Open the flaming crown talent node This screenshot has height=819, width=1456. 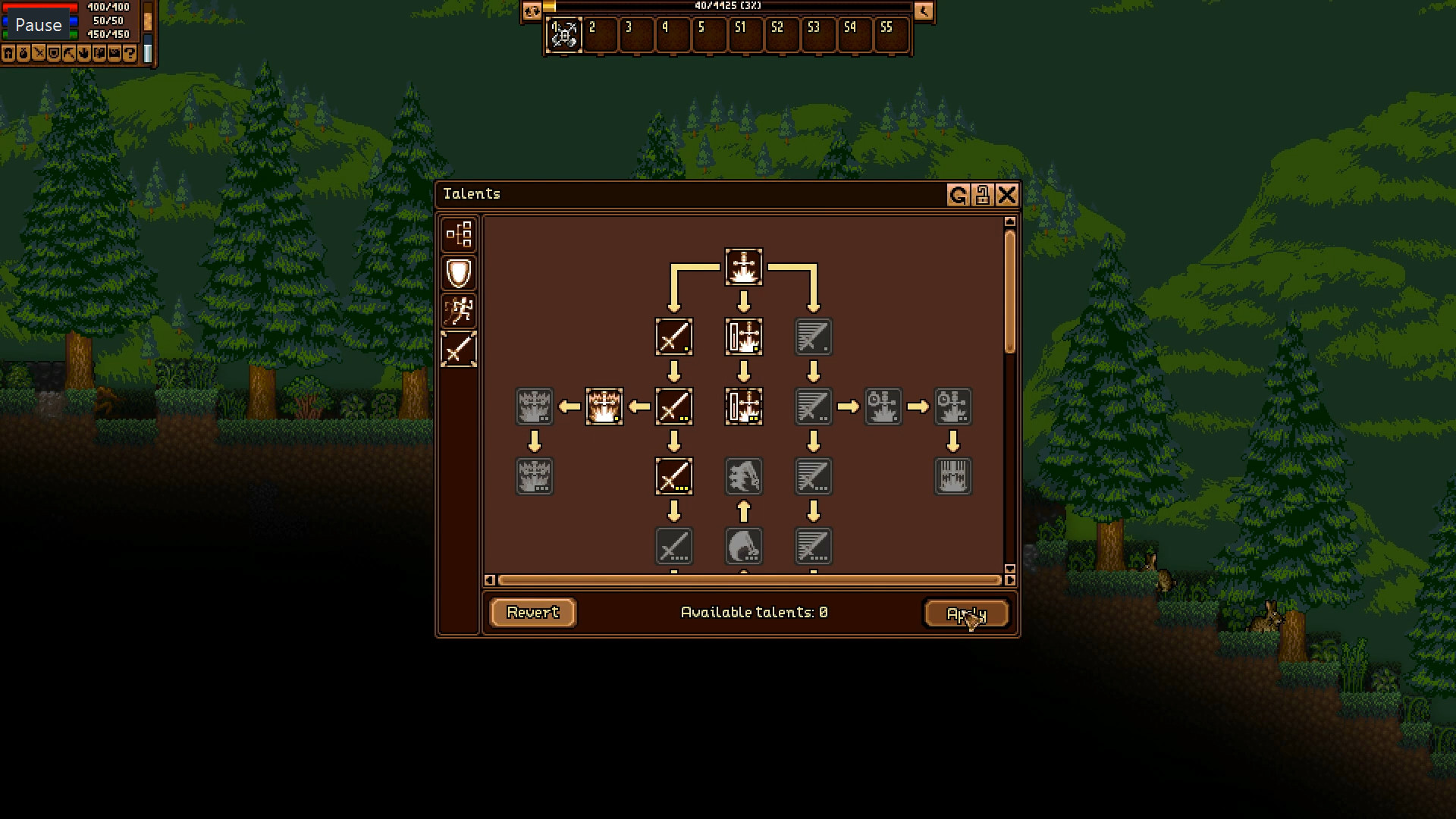coord(604,406)
